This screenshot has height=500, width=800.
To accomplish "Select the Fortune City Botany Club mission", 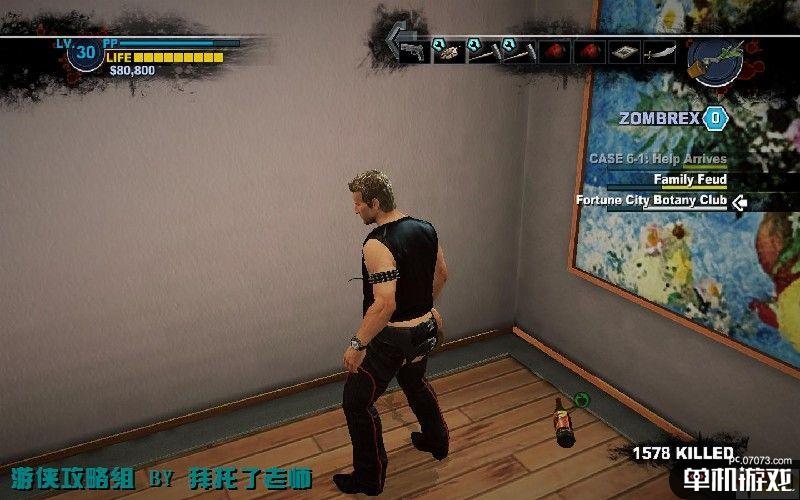I will pyautogui.click(x=650, y=200).
